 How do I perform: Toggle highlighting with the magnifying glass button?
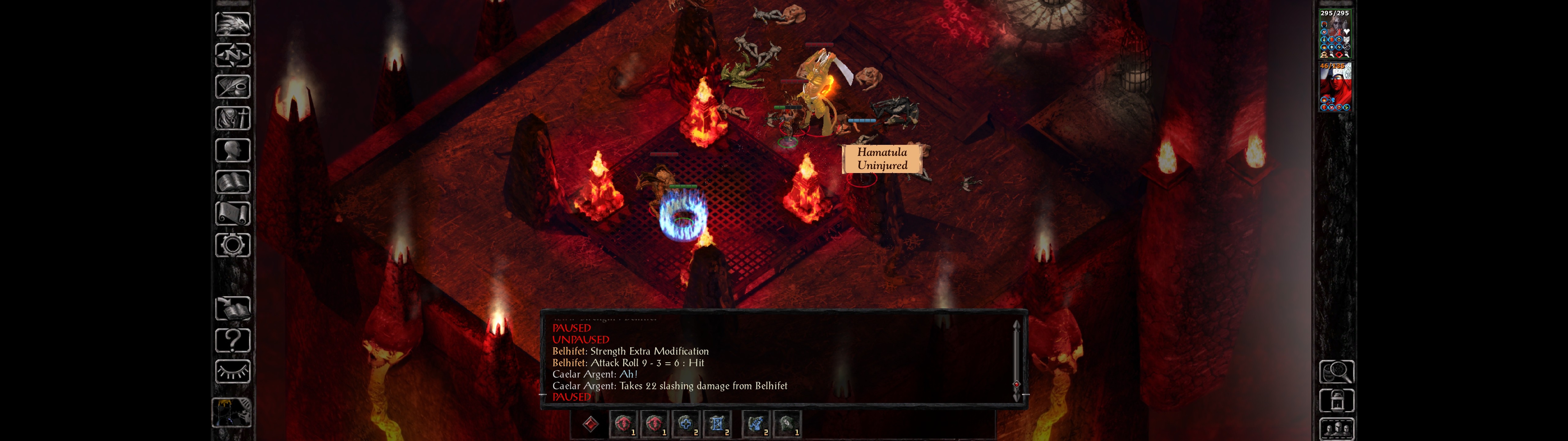point(1336,371)
